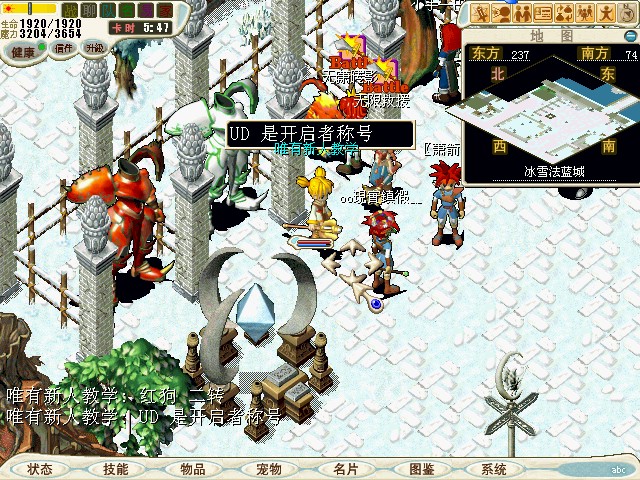Minimize the 地图 map panel
Image resolution: width=640 pixels, height=480 pixels.
[x=630, y=35]
